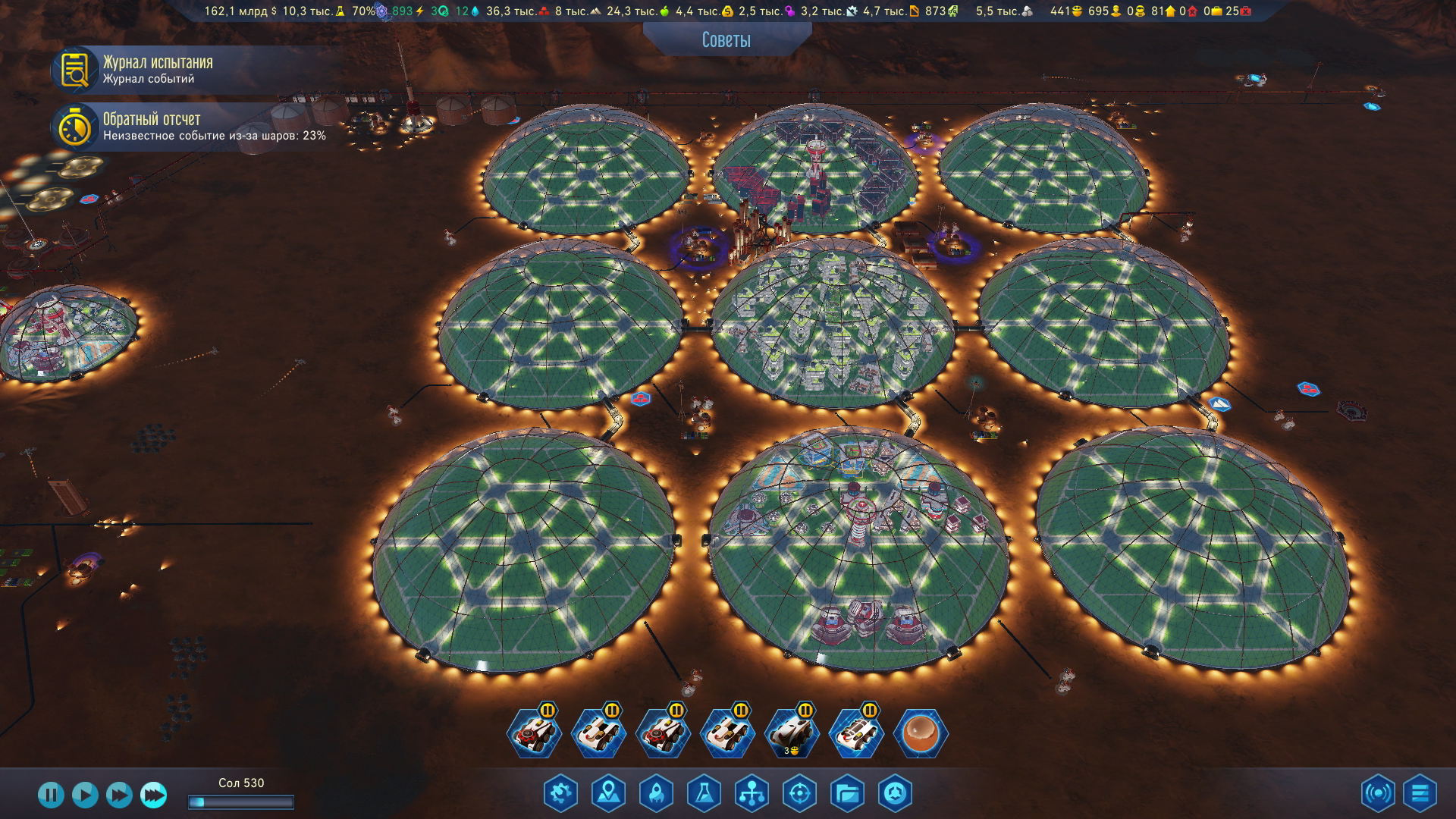1456x819 pixels.
Task: Set game to normal play speed
Action: tap(85, 795)
